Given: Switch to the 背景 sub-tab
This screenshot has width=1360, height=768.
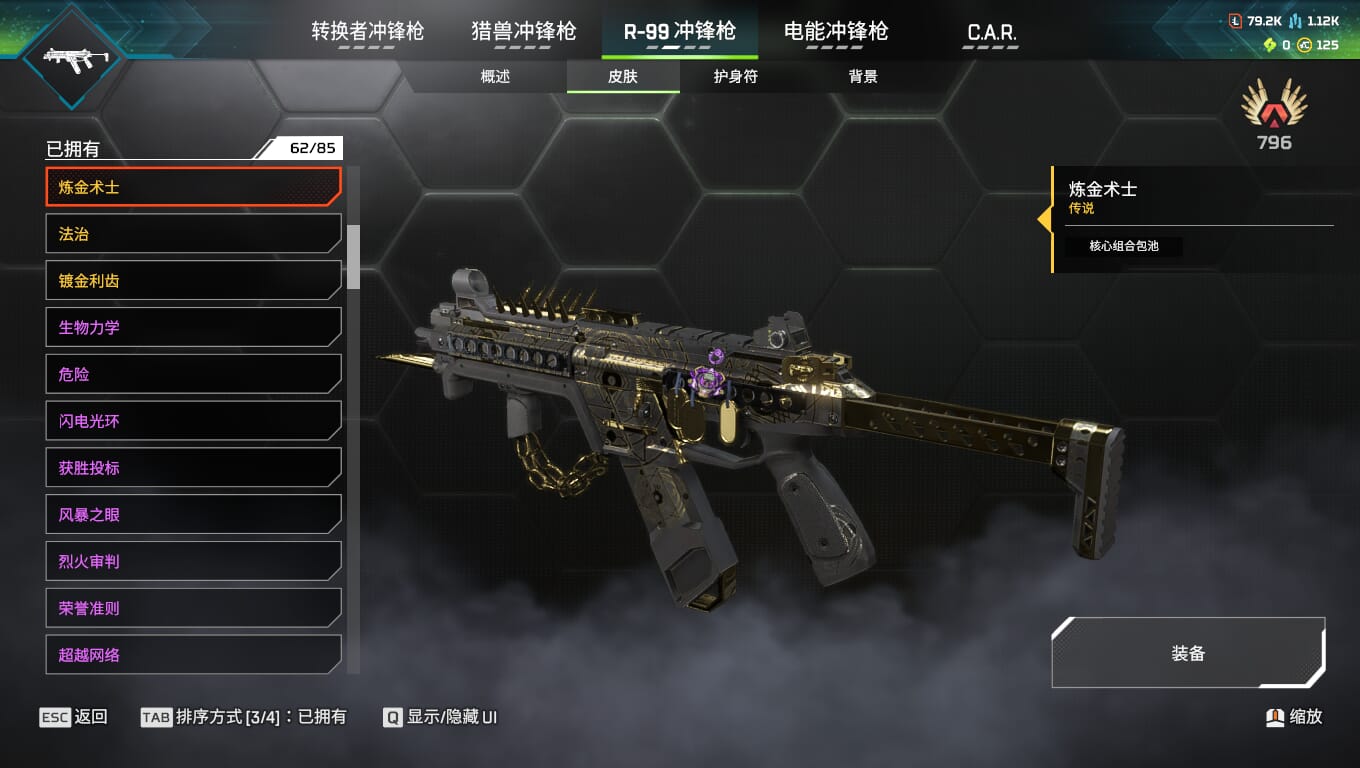Looking at the screenshot, I should tap(863, 77).
